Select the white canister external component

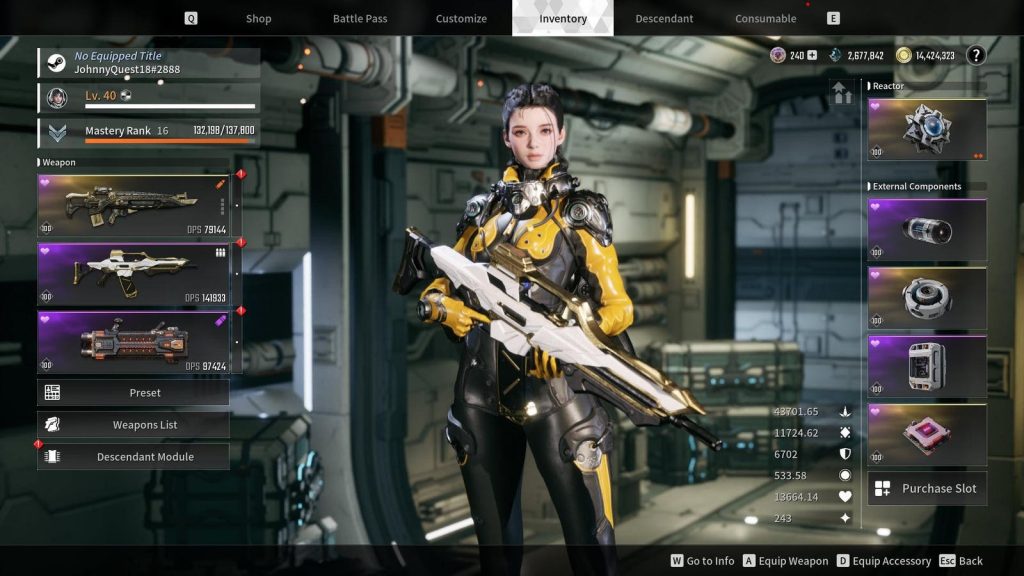click(927, 366)
